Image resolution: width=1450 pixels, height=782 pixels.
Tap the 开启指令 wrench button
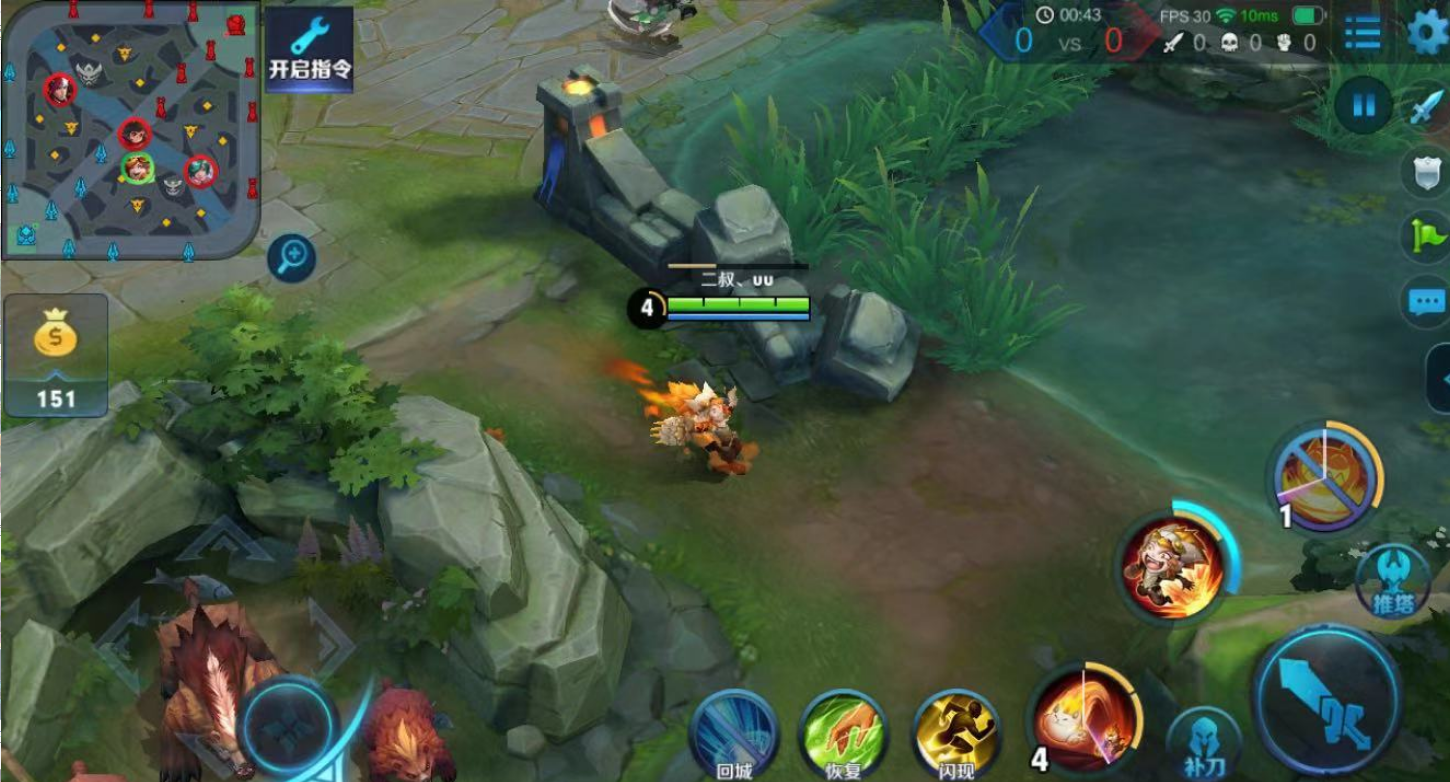(x=309, y=50)
